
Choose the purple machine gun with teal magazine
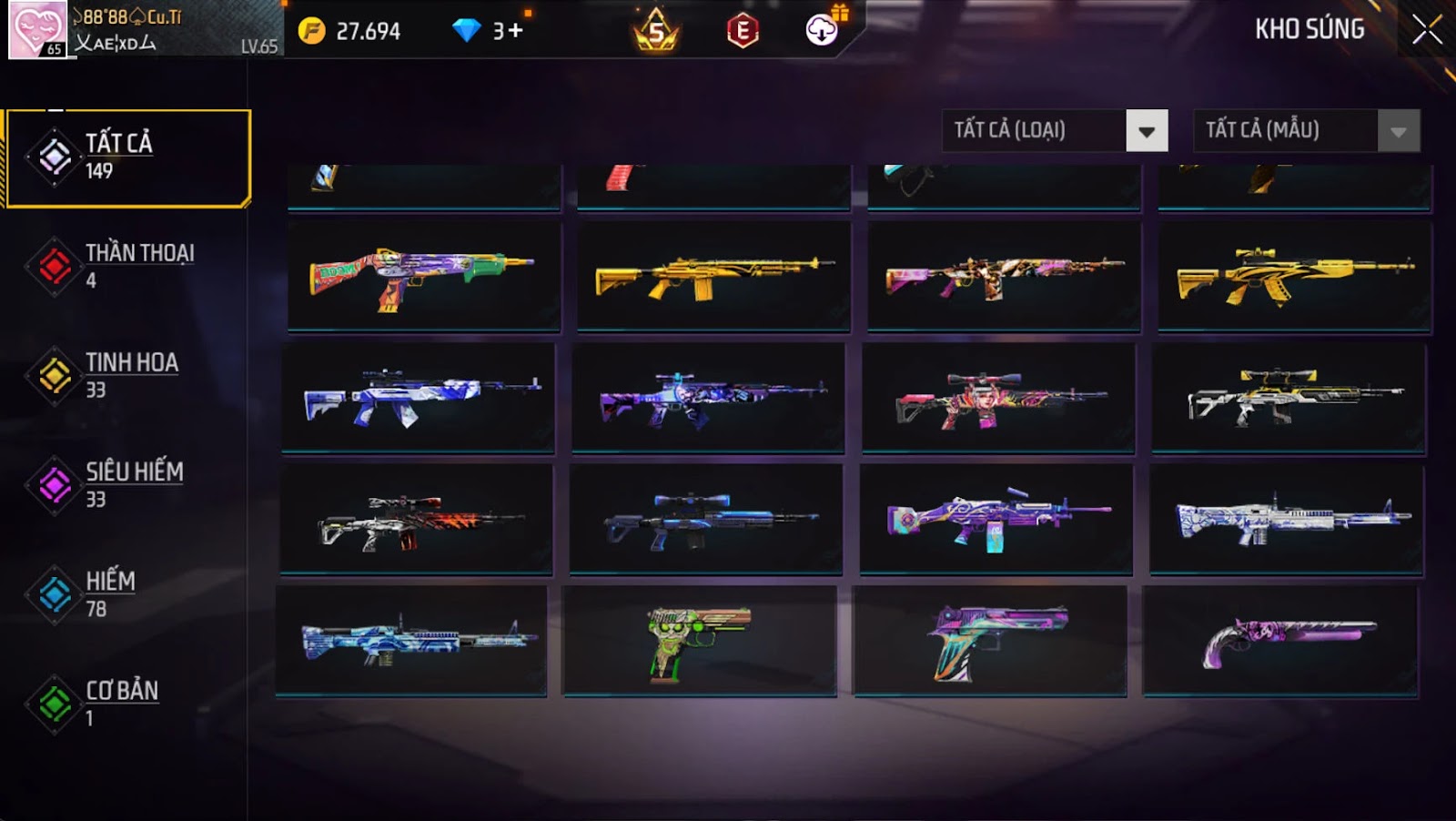(996, 520)
